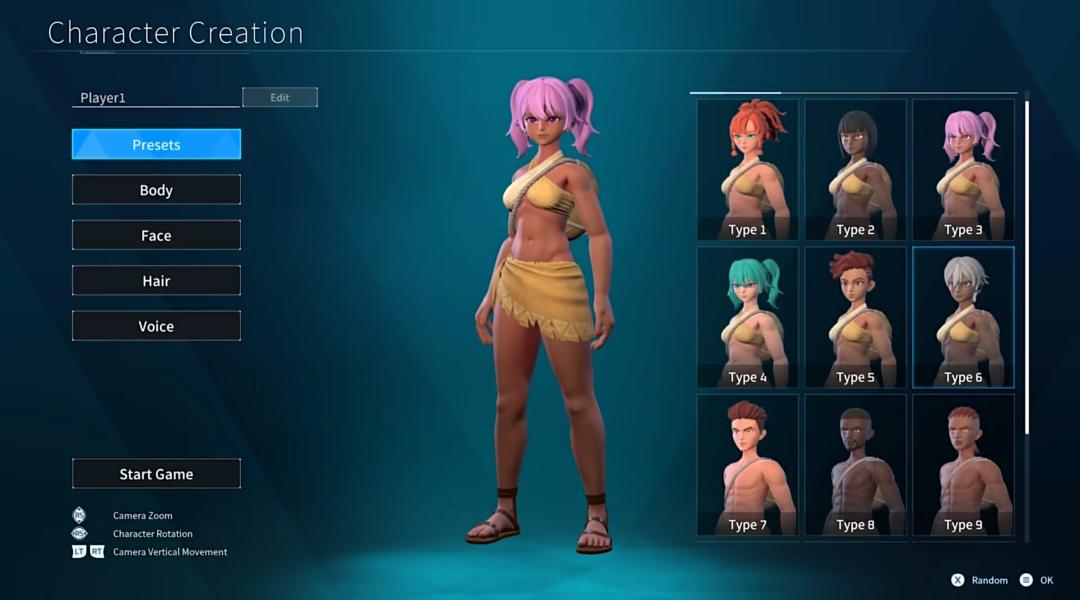Image resolution: width=1080 pixels, height=600 pixels.
Task: Select the Type 7 male preset
Action: click(x=748, y=465)
